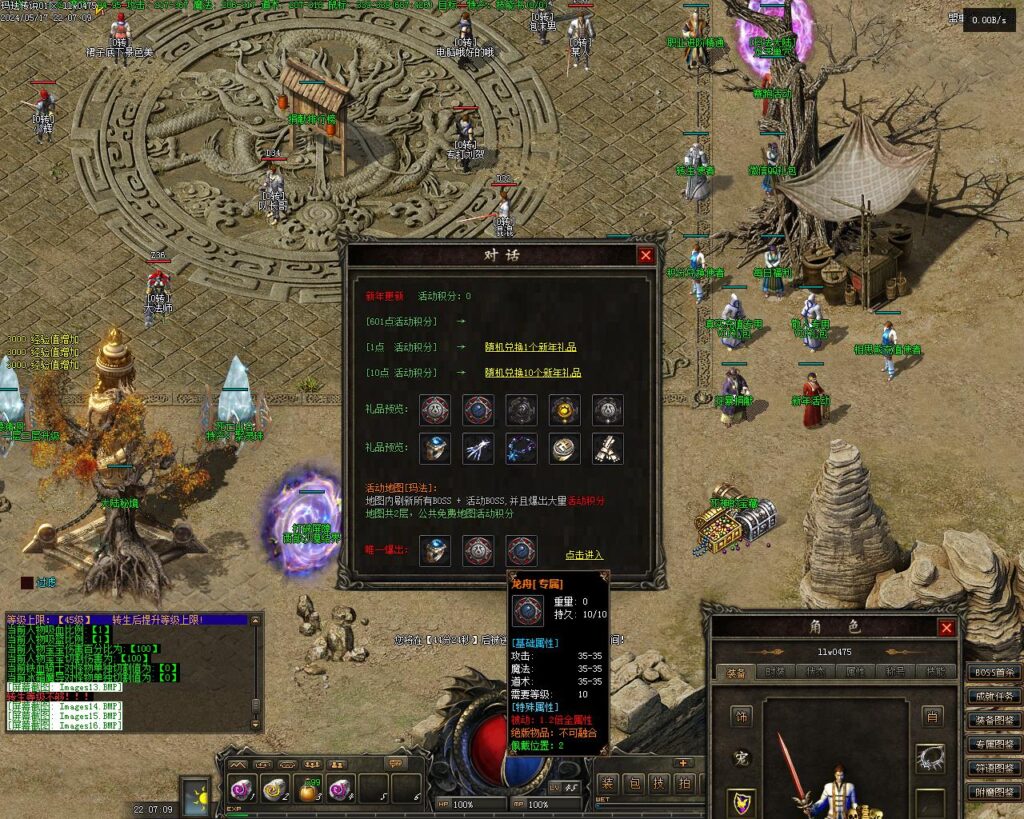This screenshot has width=1024, height=819.
Task: Open the 成就任务 achievement quests button
Action: point(993,696)
